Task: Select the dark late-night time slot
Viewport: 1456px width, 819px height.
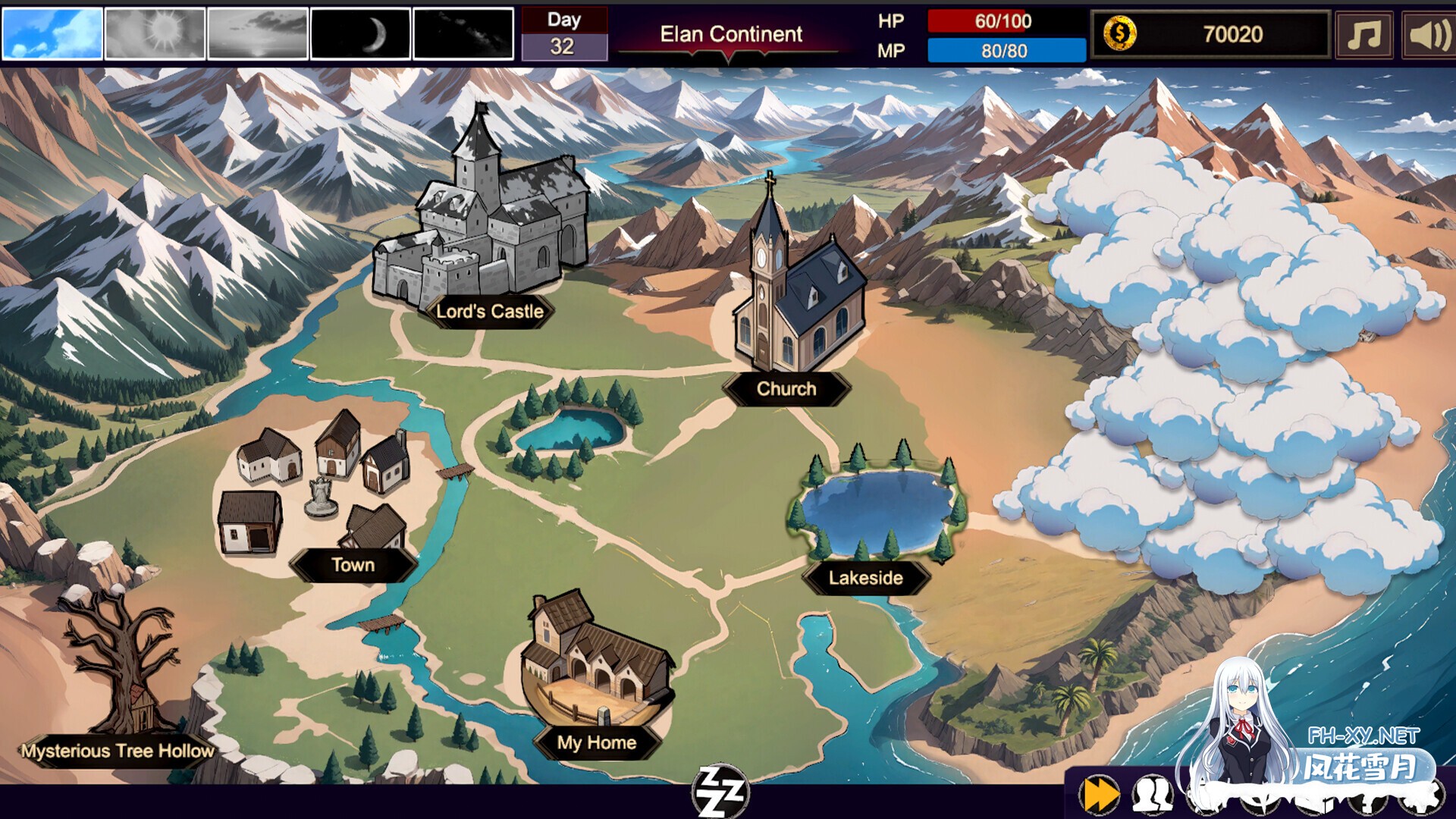Action: (463, 33)
